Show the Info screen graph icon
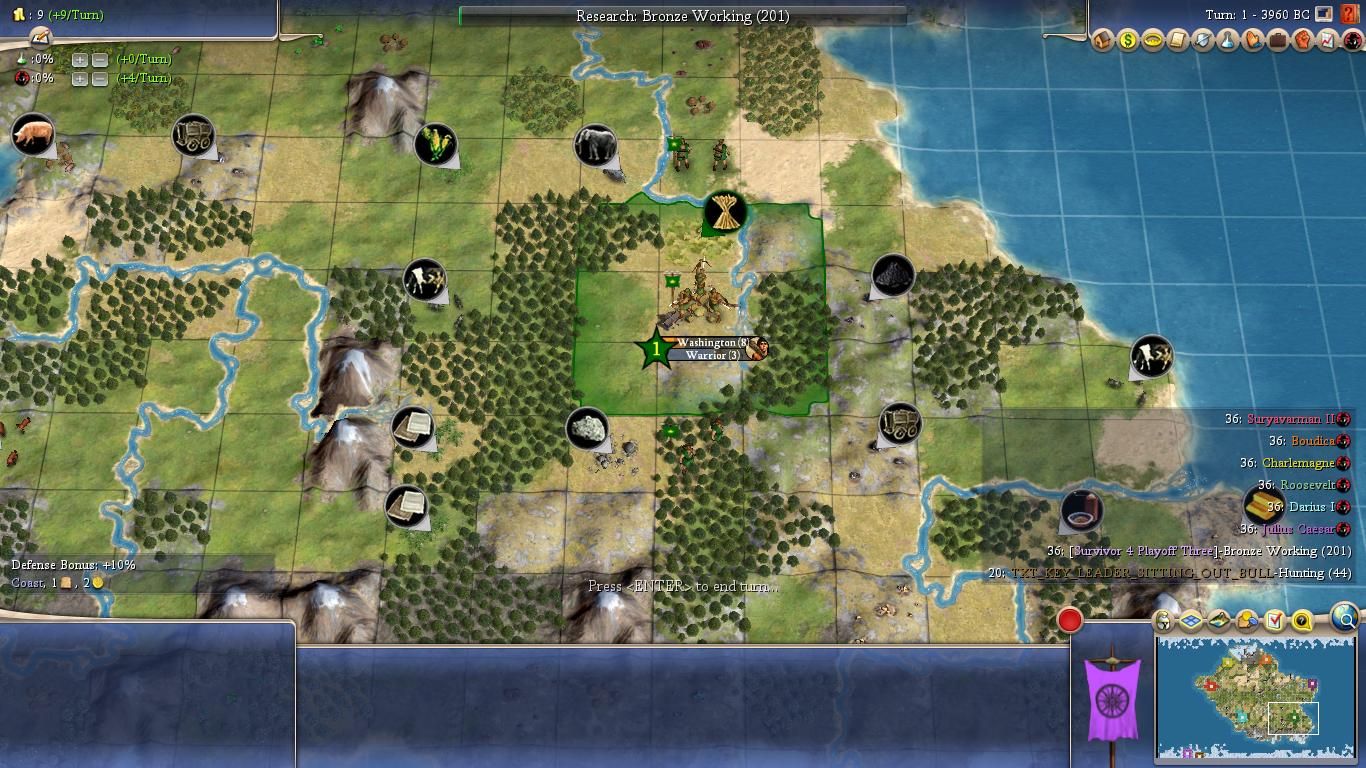The image size is (1366, 768). (x=1328, y=40)
